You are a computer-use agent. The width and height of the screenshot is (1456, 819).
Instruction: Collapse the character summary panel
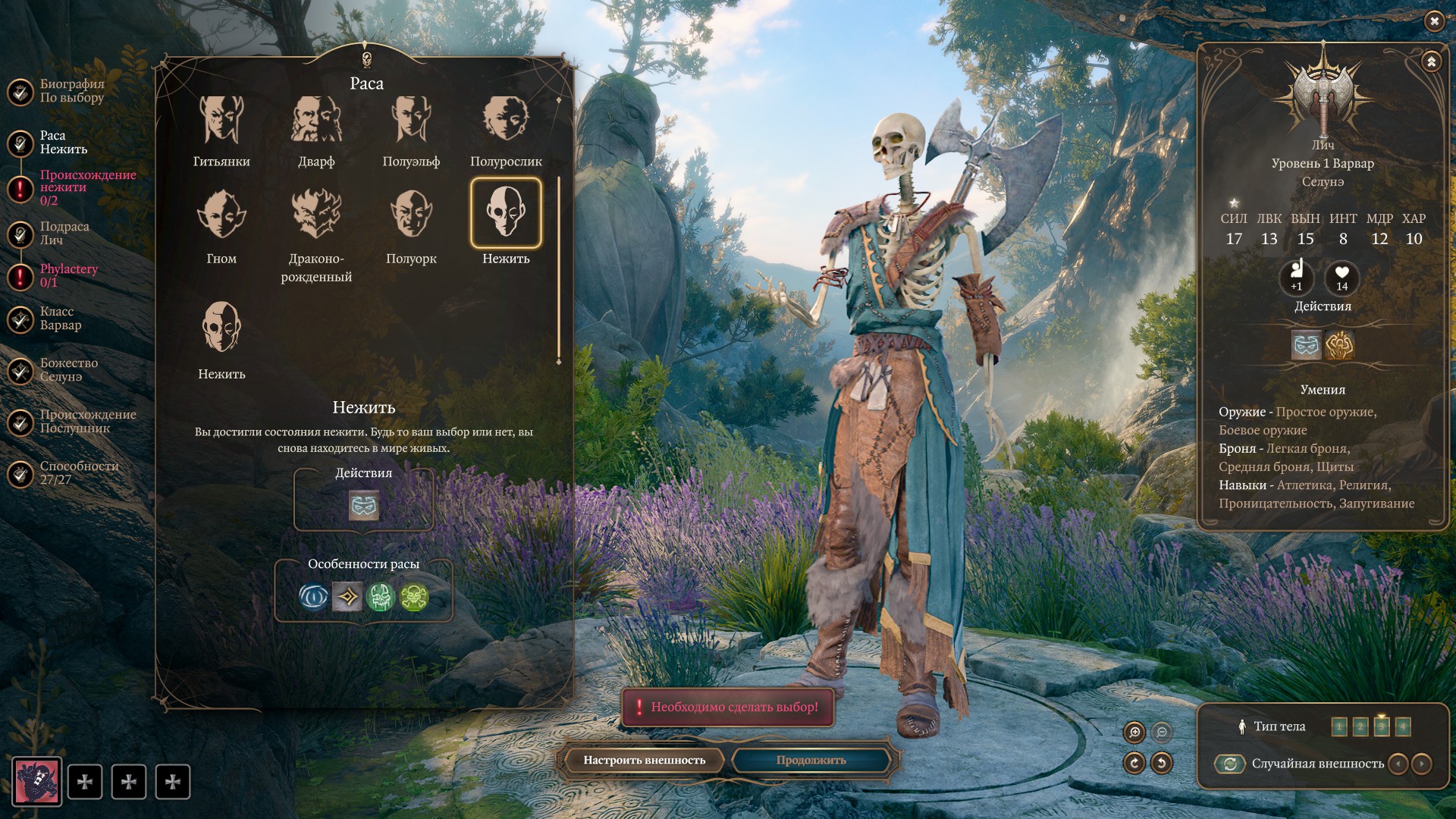click(x=1431, y=62)
